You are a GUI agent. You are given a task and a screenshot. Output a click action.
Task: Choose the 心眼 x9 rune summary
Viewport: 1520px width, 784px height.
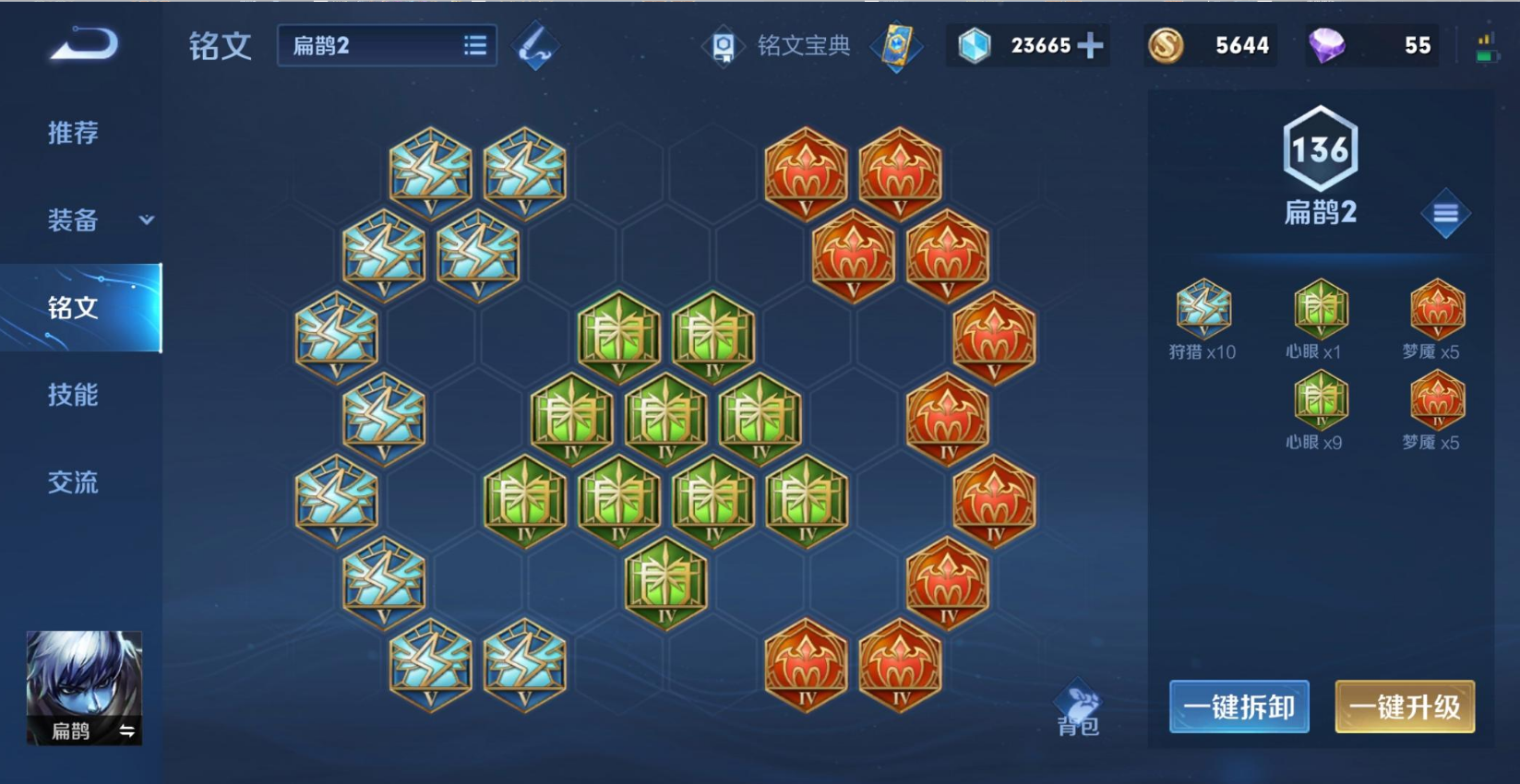click(1320, 410)
